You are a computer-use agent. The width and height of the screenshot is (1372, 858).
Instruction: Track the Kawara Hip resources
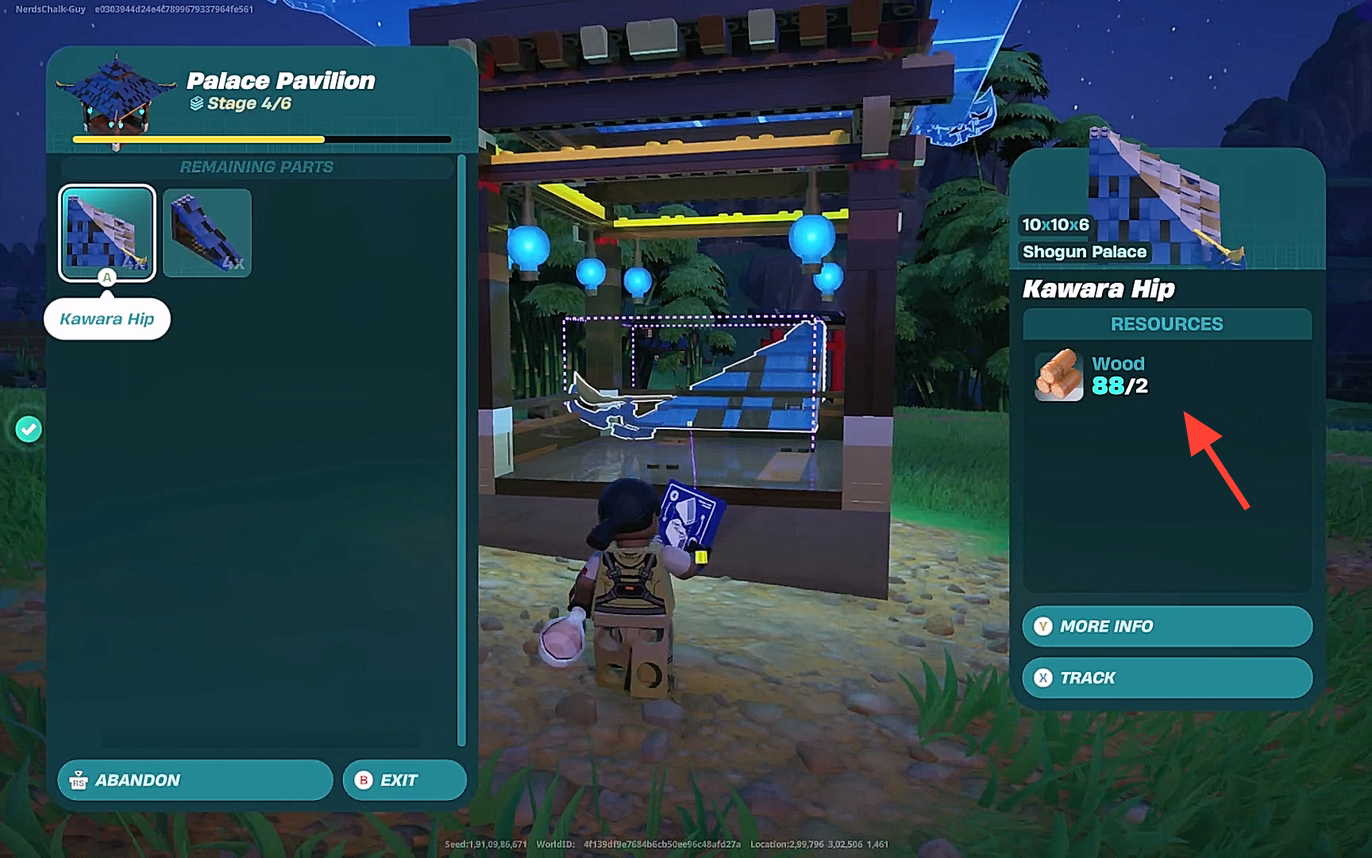(1166, 678)
